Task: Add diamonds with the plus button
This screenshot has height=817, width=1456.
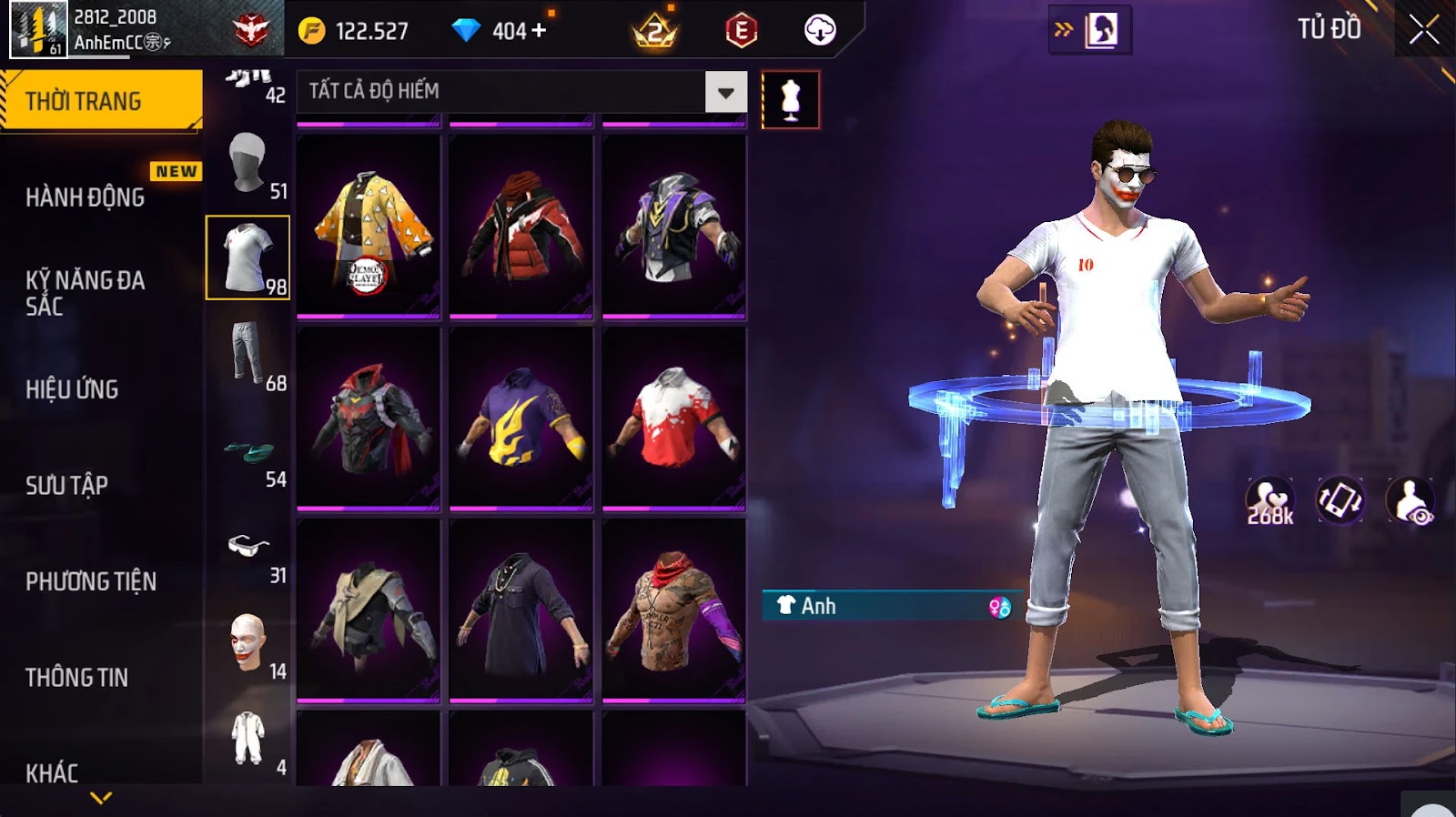Action: (x=539, y=31)
